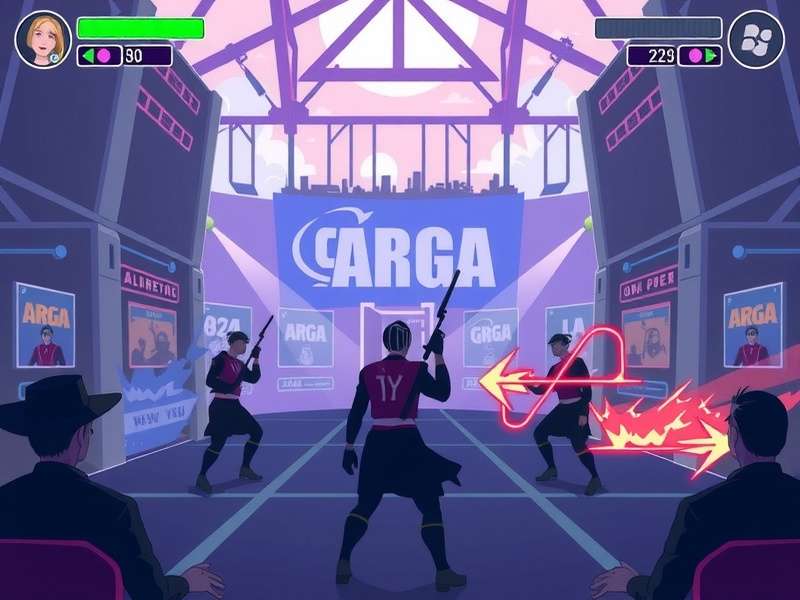The width and height of the screenshot is (800, 600).
Task: Open the round four-petal emblem icon
Action: pyautogui.click(x=755, y=39)
